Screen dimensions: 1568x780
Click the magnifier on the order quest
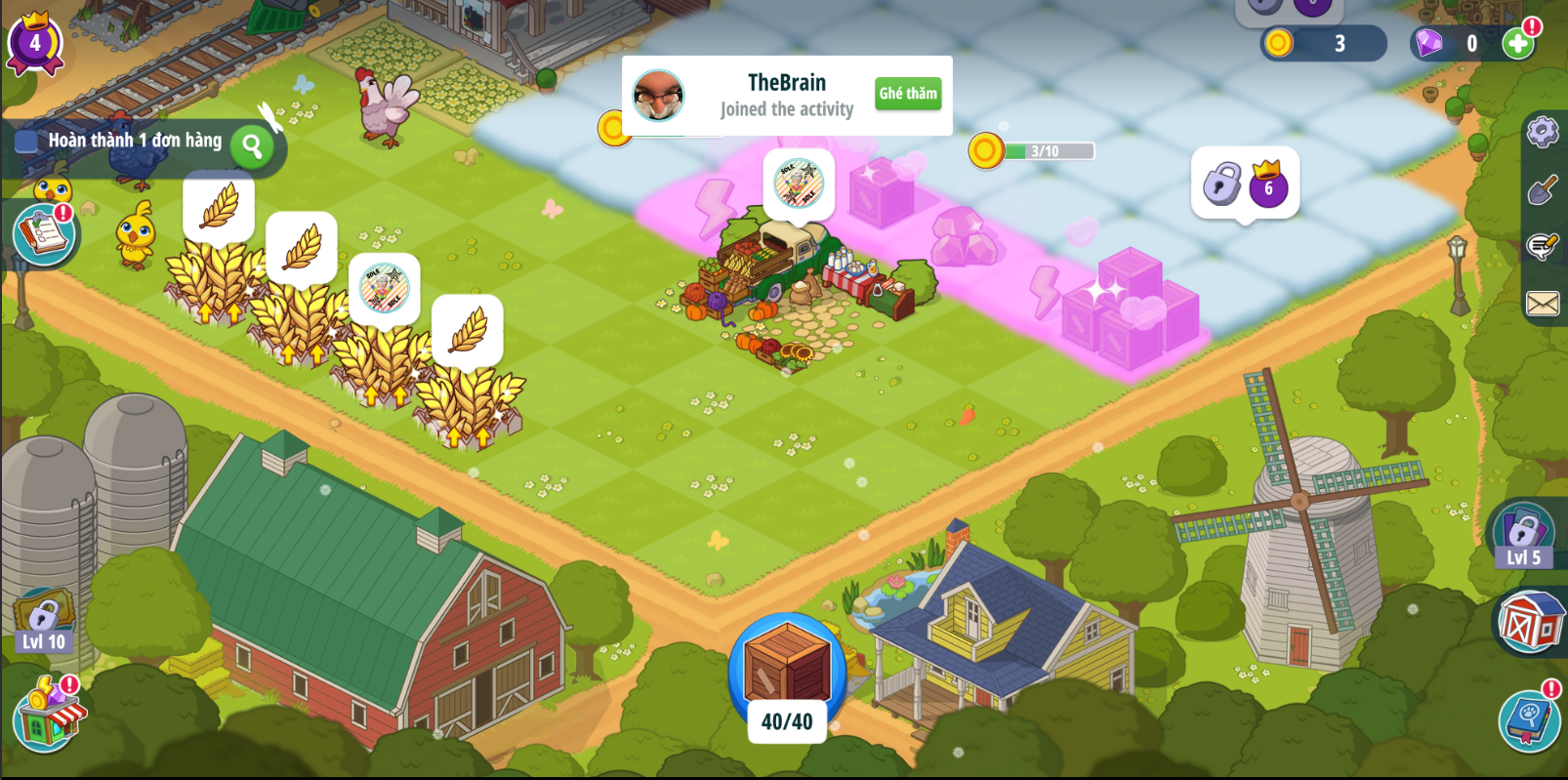252,146
